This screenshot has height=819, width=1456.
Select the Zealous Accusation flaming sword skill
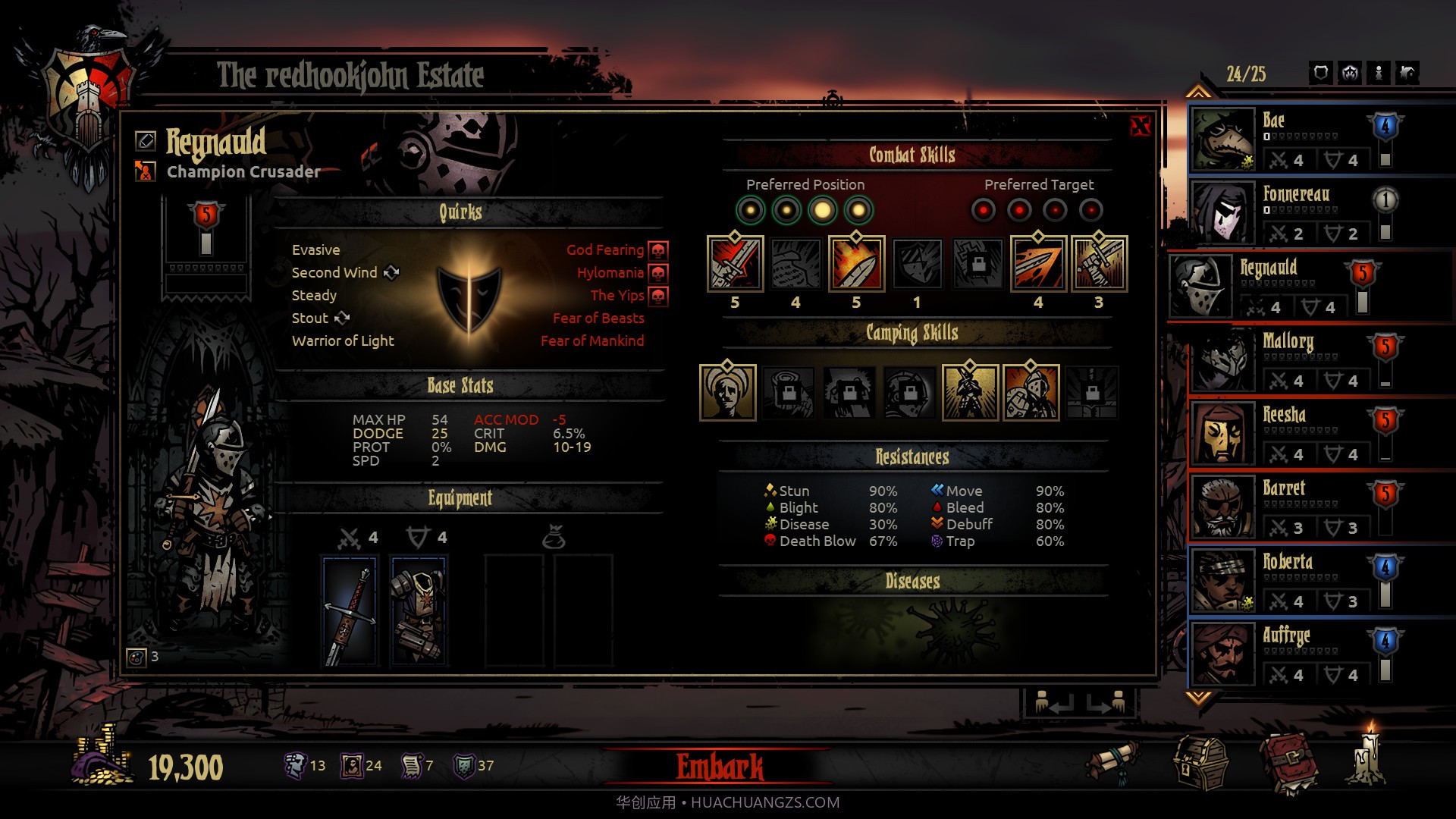857,265
